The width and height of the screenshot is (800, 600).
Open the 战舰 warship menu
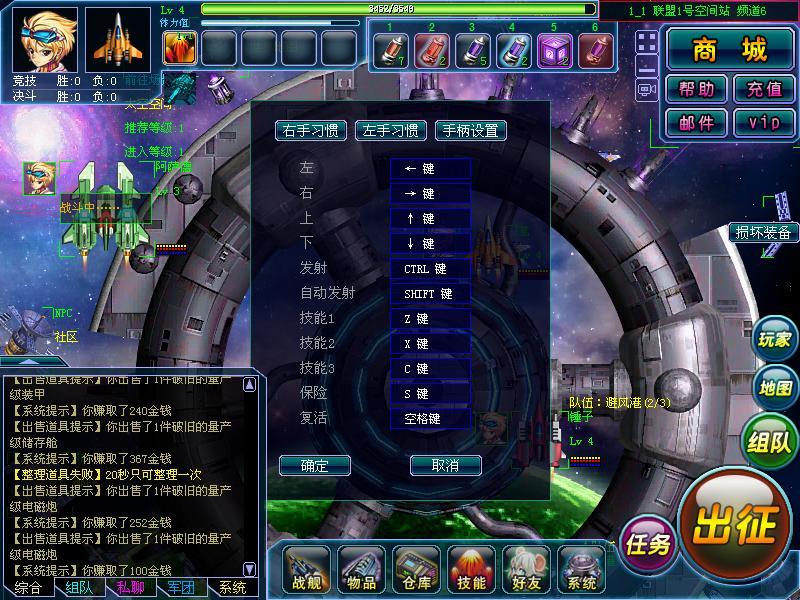coord(307,570)
